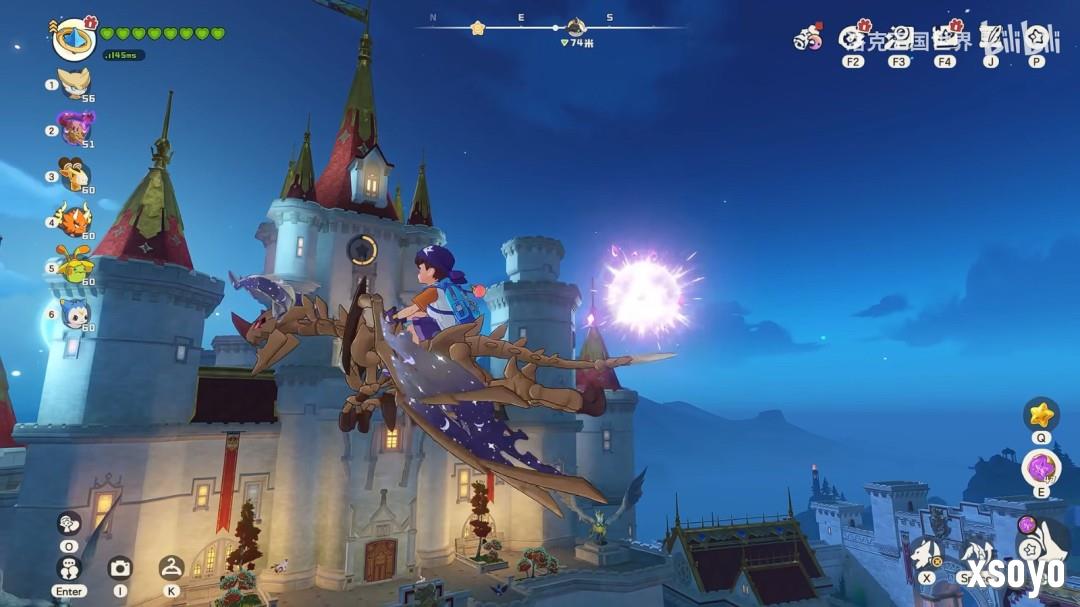Pick the spiky orange horned pet in slot 4
The image size is (1080, 607).
75,219
